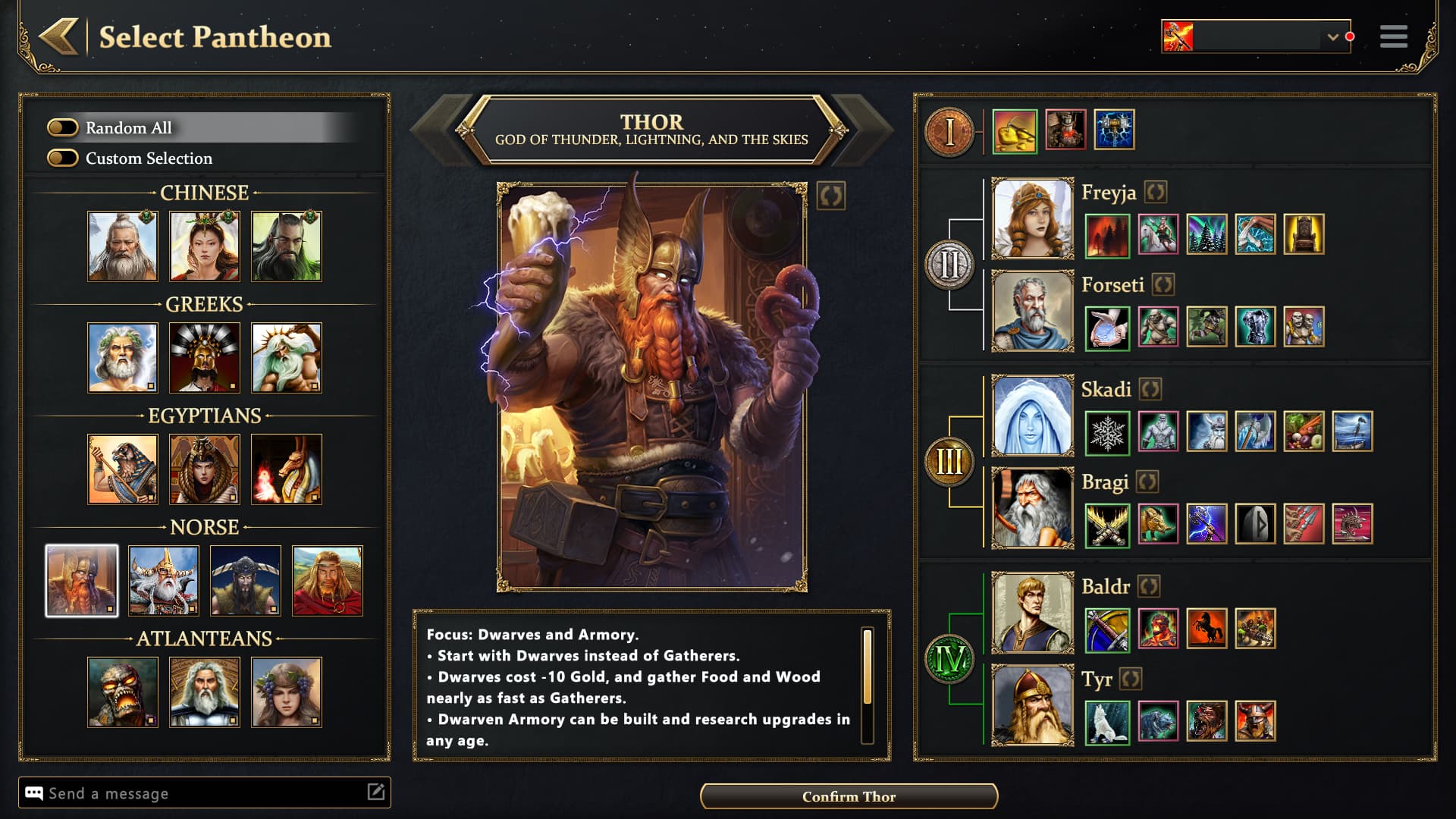Confirm Thor as your major god
The width and height of the screenshot is (1456, 819).
[x=849, y=796]
